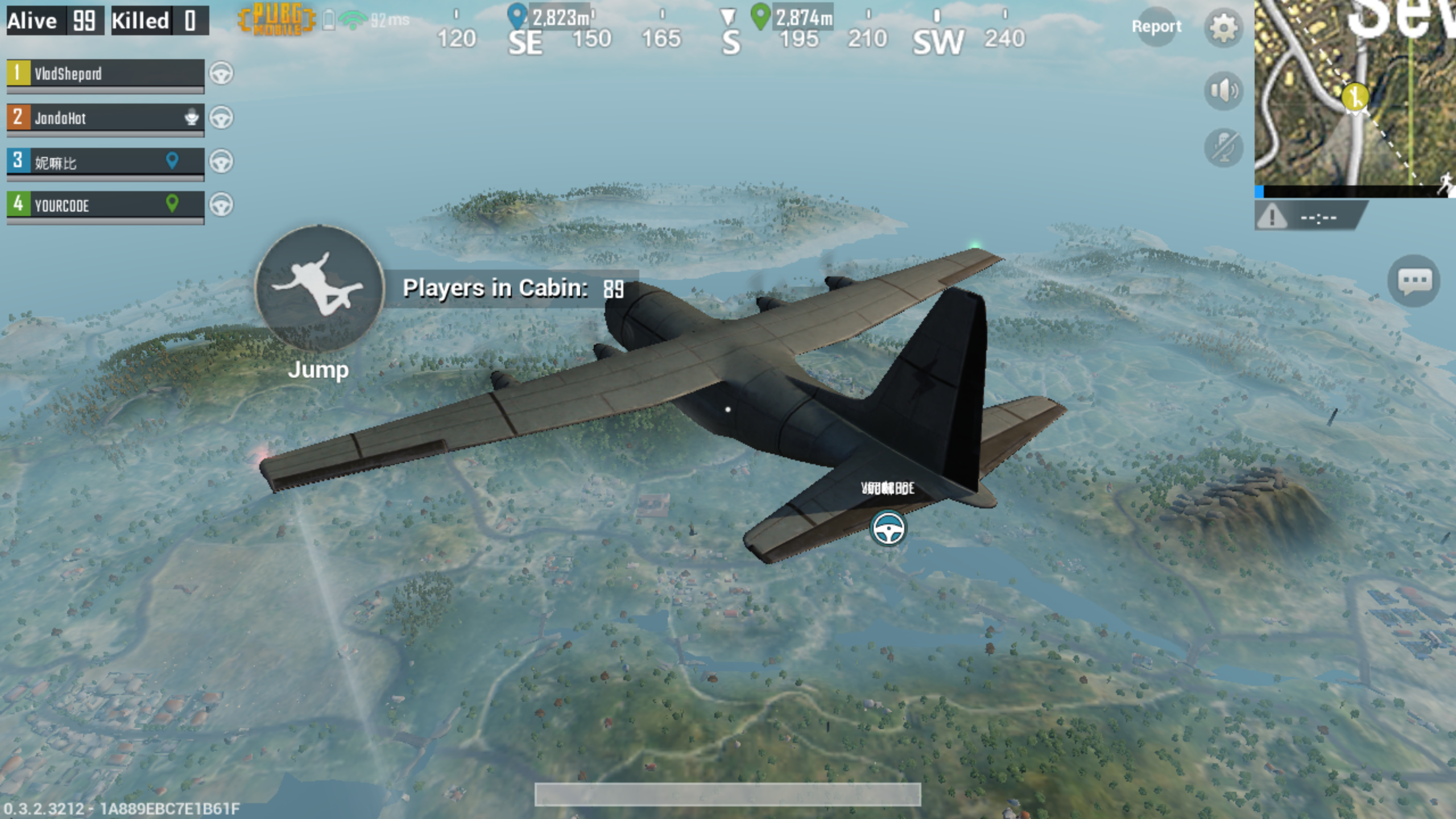Toggle the microphone mute icon
1456x819 pixels.
point(1223,148)
